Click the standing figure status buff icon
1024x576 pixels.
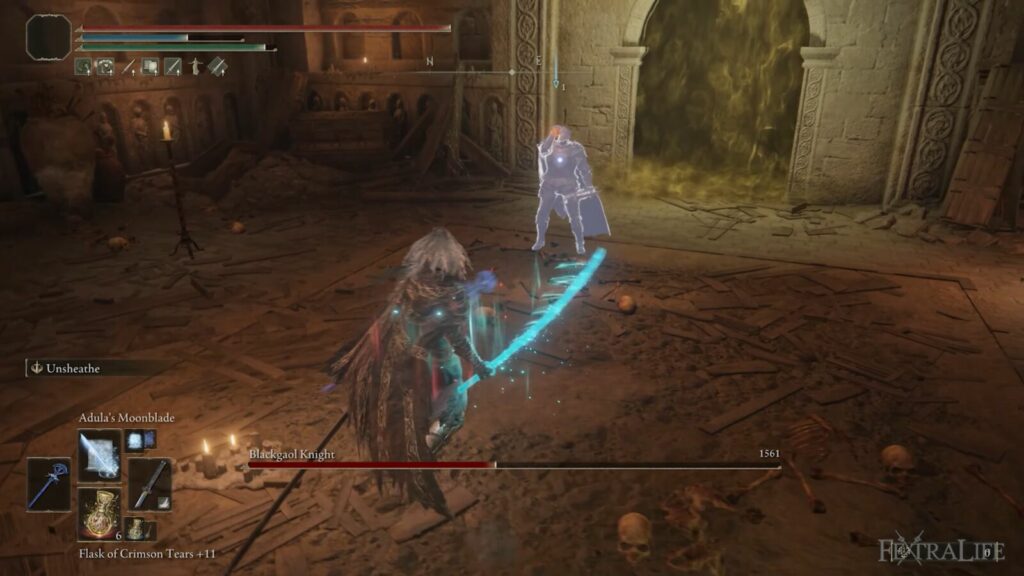194,67
